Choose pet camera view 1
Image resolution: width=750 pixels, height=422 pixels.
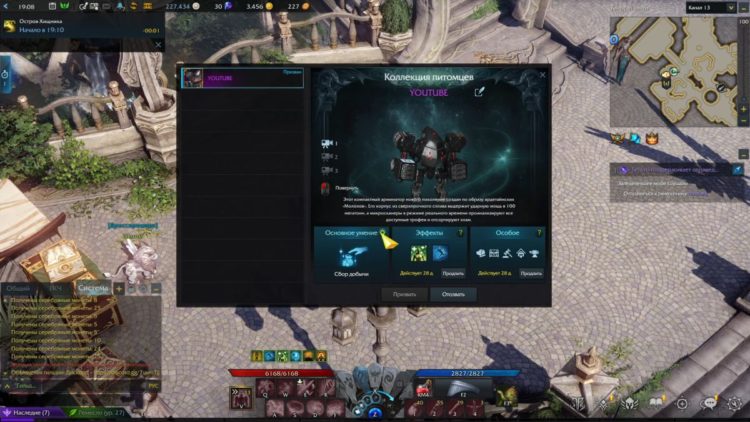pyautogui.click(x=328, y=143)
